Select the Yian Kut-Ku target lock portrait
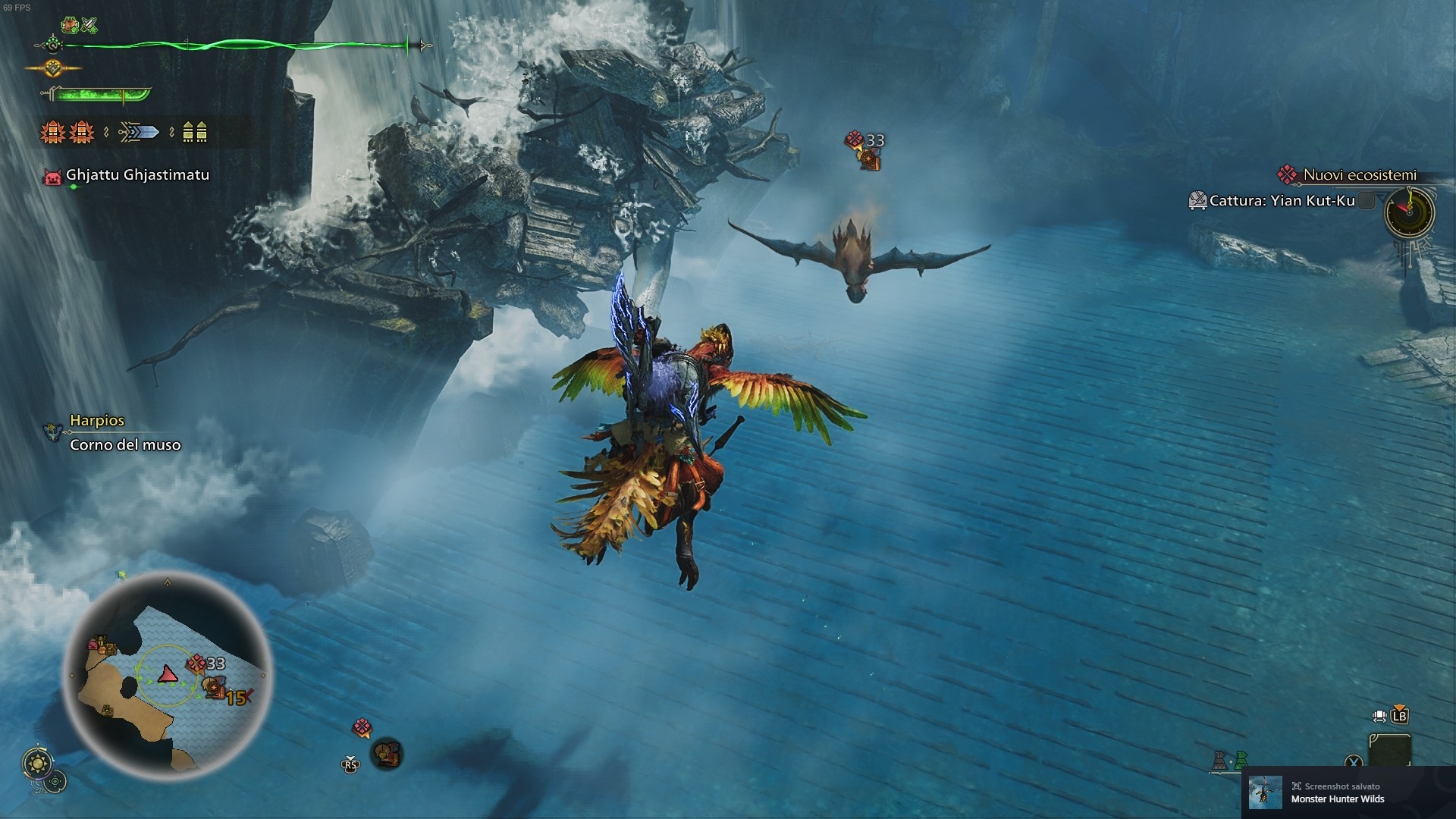The width and height of the screenshot is (1456, 819). 387,754
